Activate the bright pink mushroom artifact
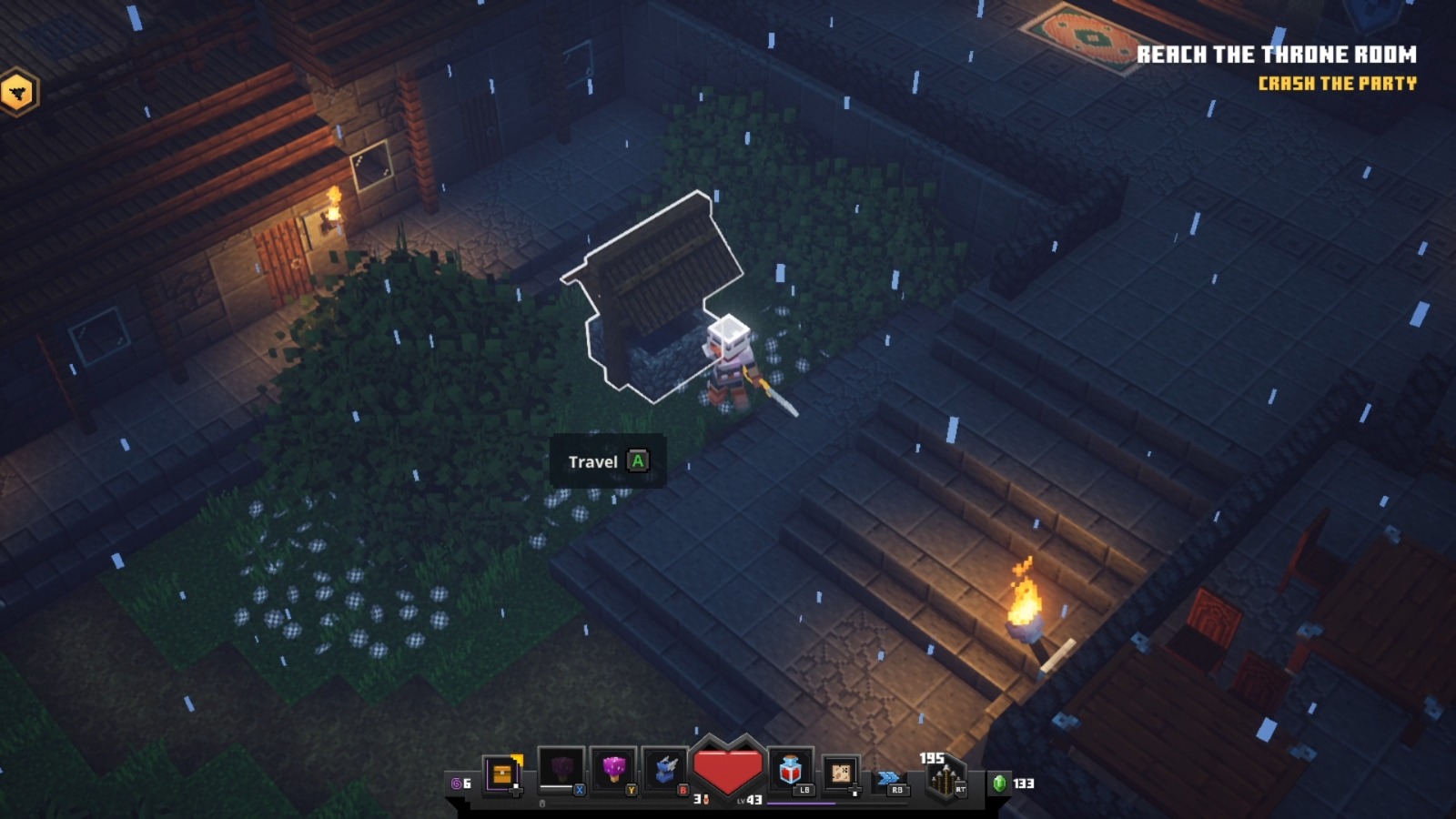This screenshot has height=819, width=1456. pyautogui.click(x=613, y=770)
